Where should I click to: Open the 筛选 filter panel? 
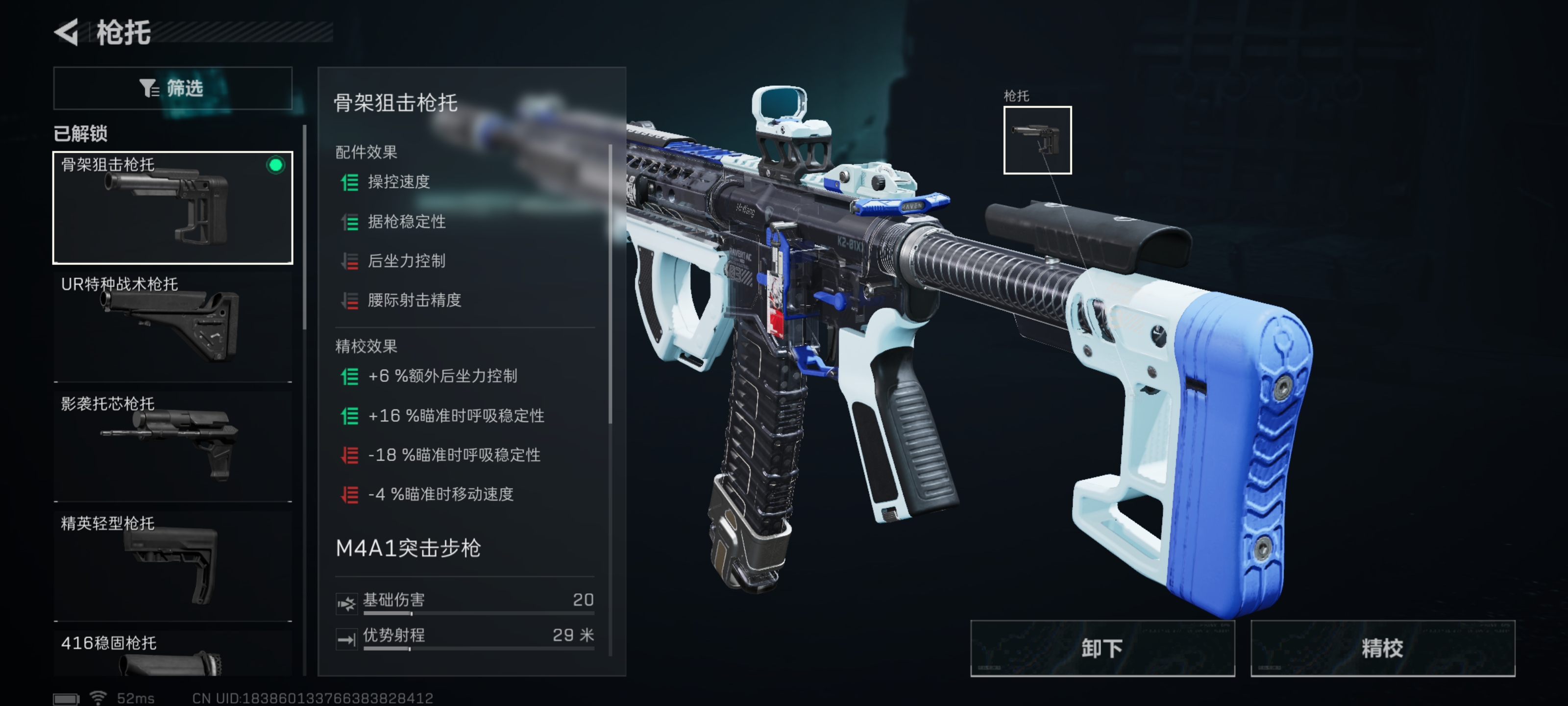tap(172, 88)
